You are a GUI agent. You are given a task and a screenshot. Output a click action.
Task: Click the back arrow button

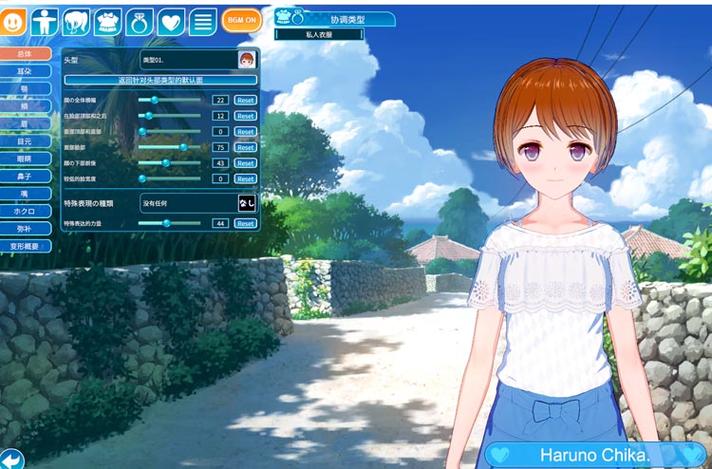[x=10, y=459]
